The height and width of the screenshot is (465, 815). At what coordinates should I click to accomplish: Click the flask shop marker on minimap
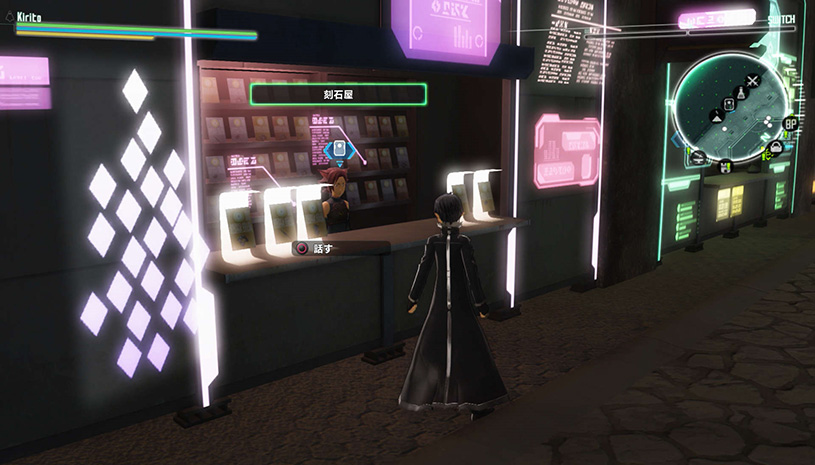click(x=738, y=92)
